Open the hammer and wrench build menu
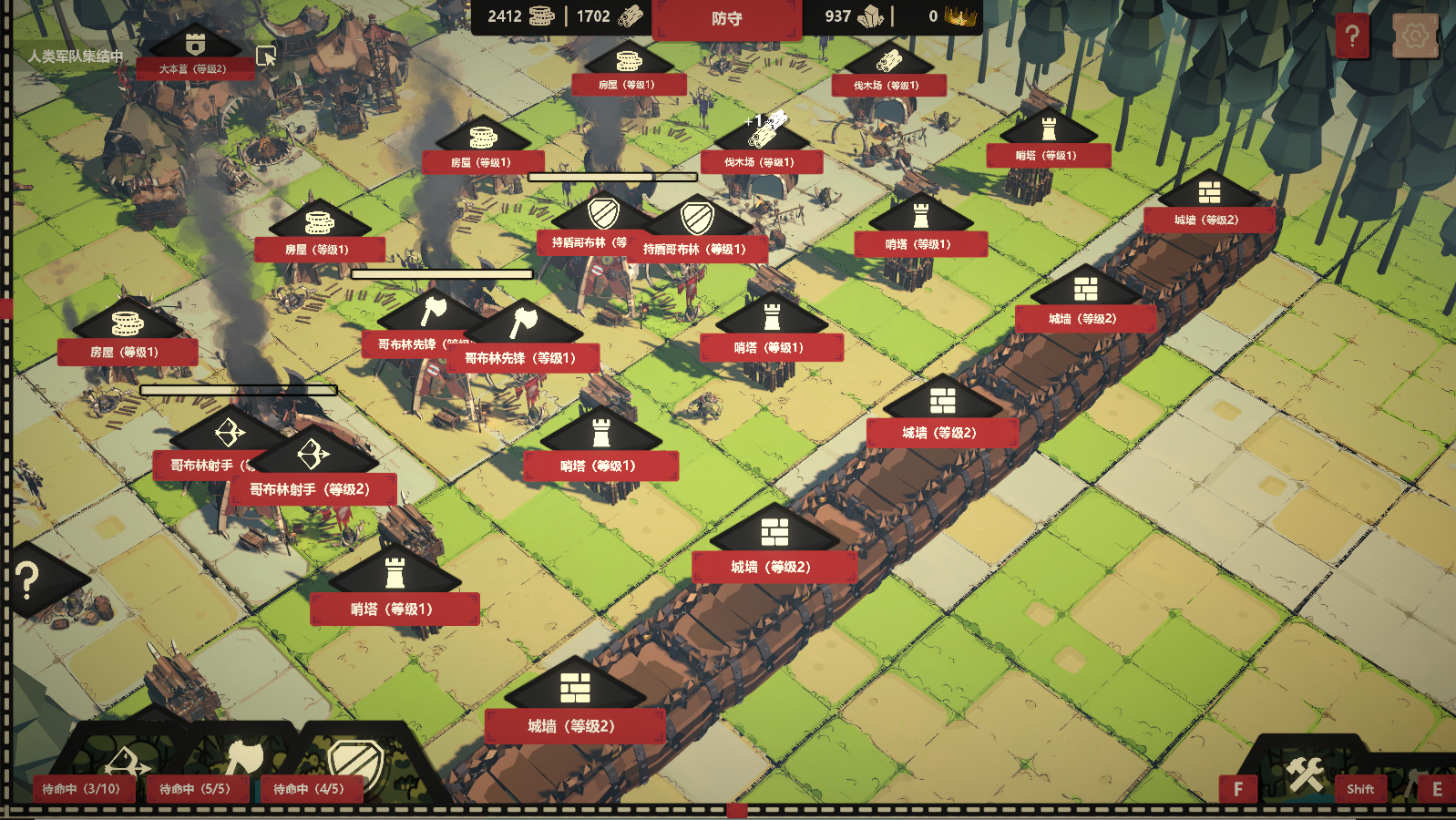 pos(1305,774)
